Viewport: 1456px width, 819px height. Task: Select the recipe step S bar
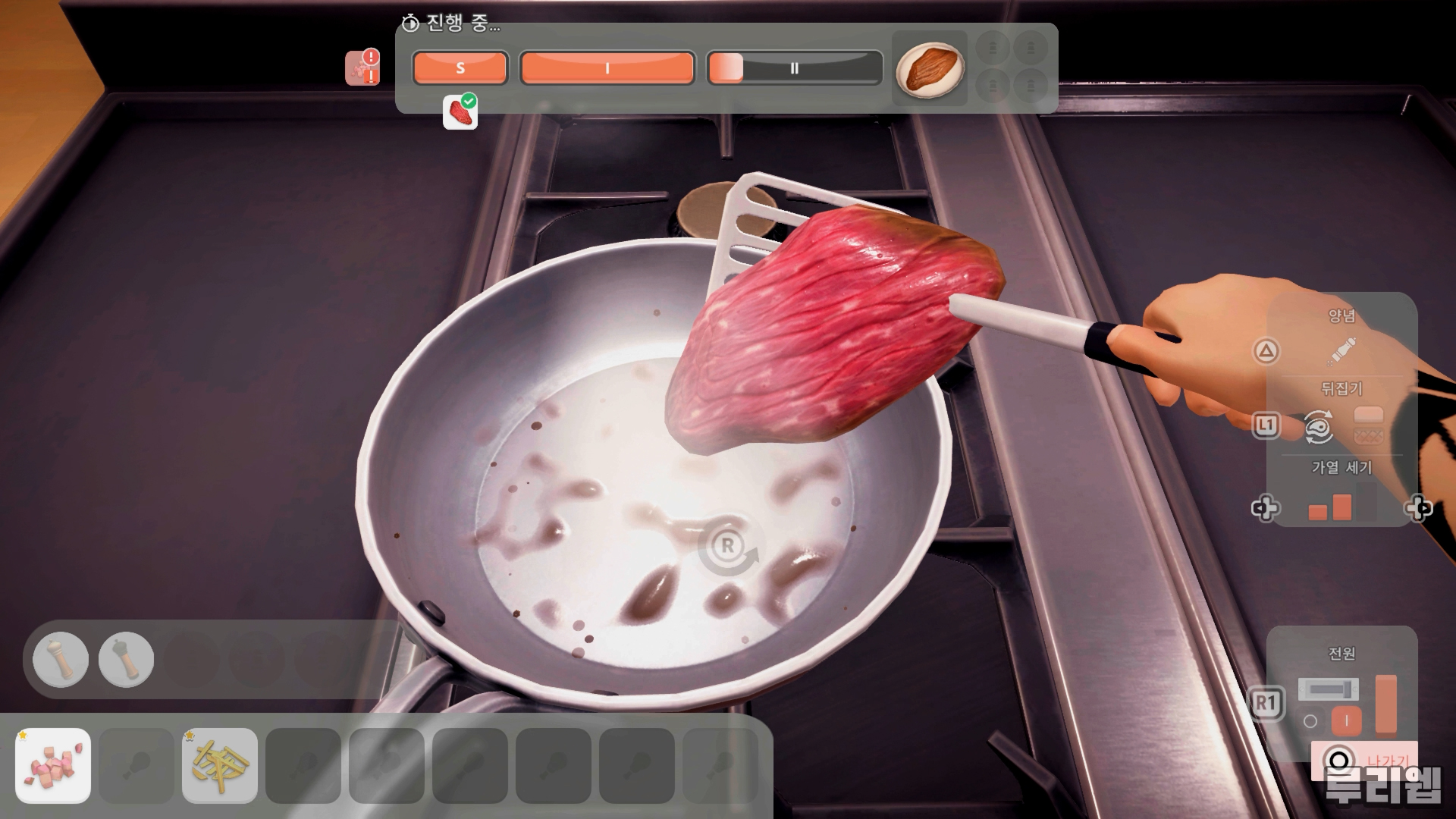coord(460,68)
